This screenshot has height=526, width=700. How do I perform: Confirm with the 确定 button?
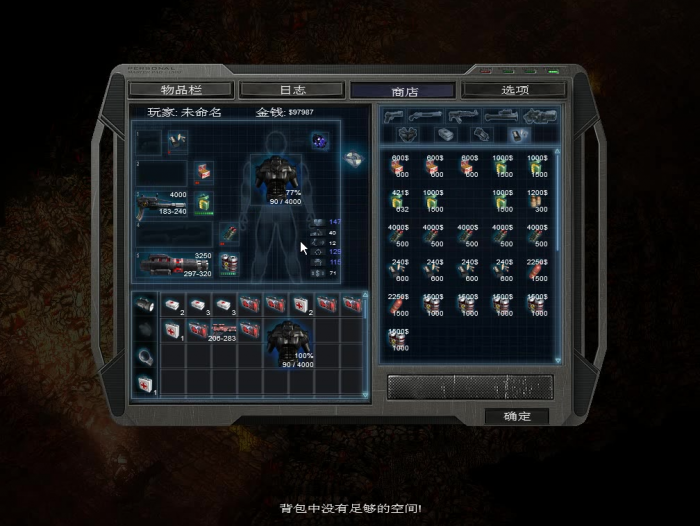pos(516,416)
